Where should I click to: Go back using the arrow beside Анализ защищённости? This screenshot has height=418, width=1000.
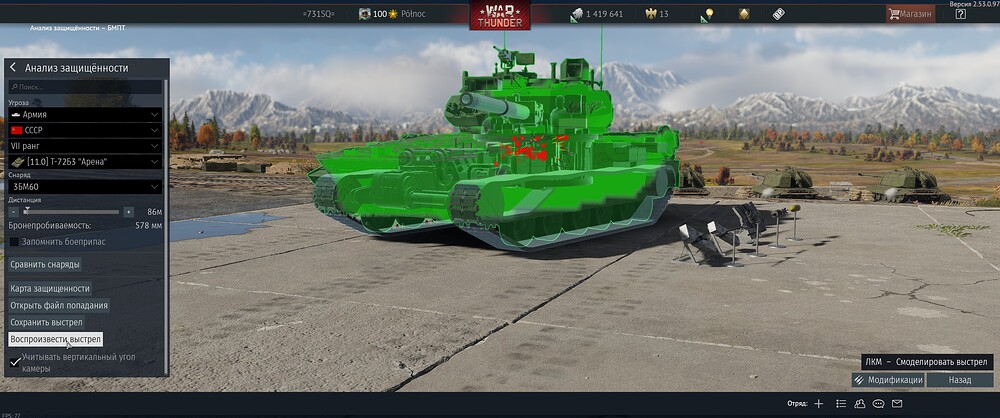click(13, 68)
